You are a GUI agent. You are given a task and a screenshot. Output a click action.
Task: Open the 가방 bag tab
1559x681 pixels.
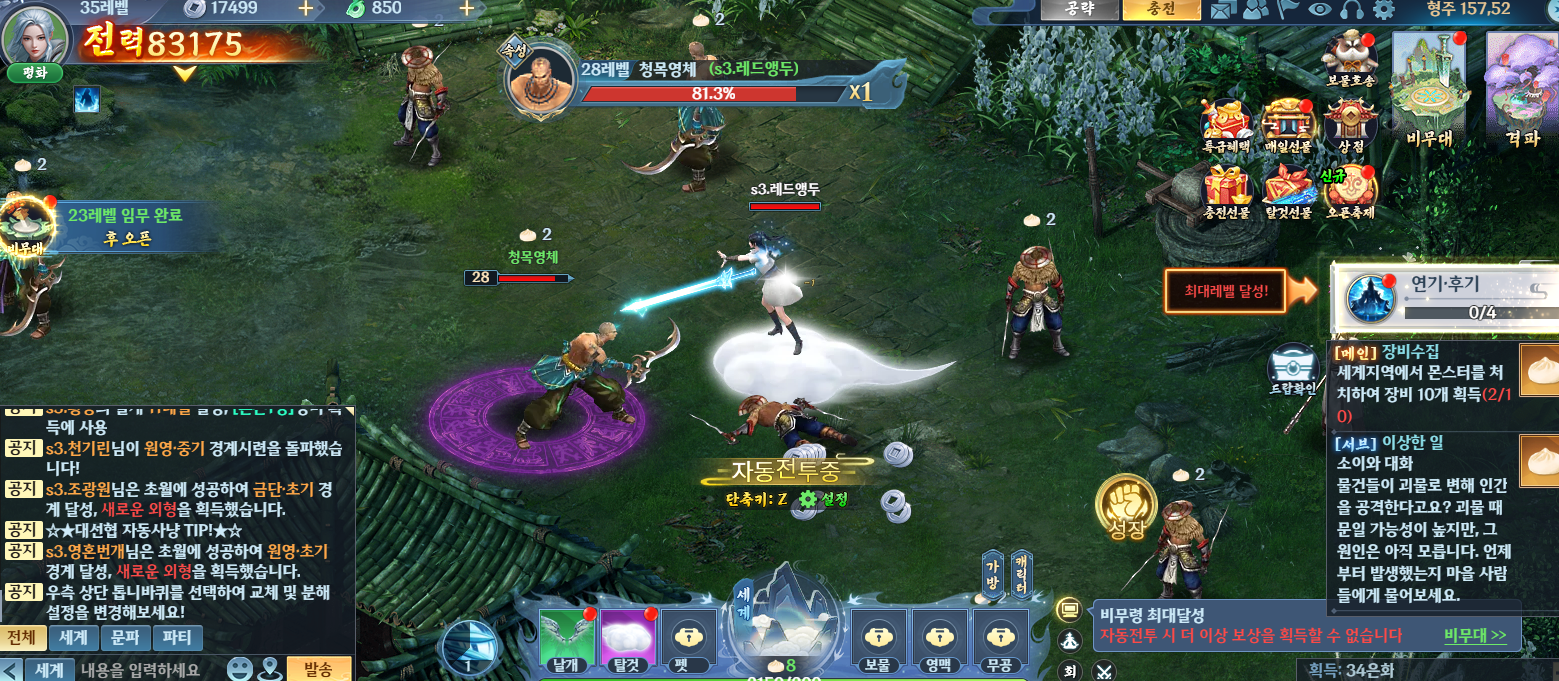993,574
